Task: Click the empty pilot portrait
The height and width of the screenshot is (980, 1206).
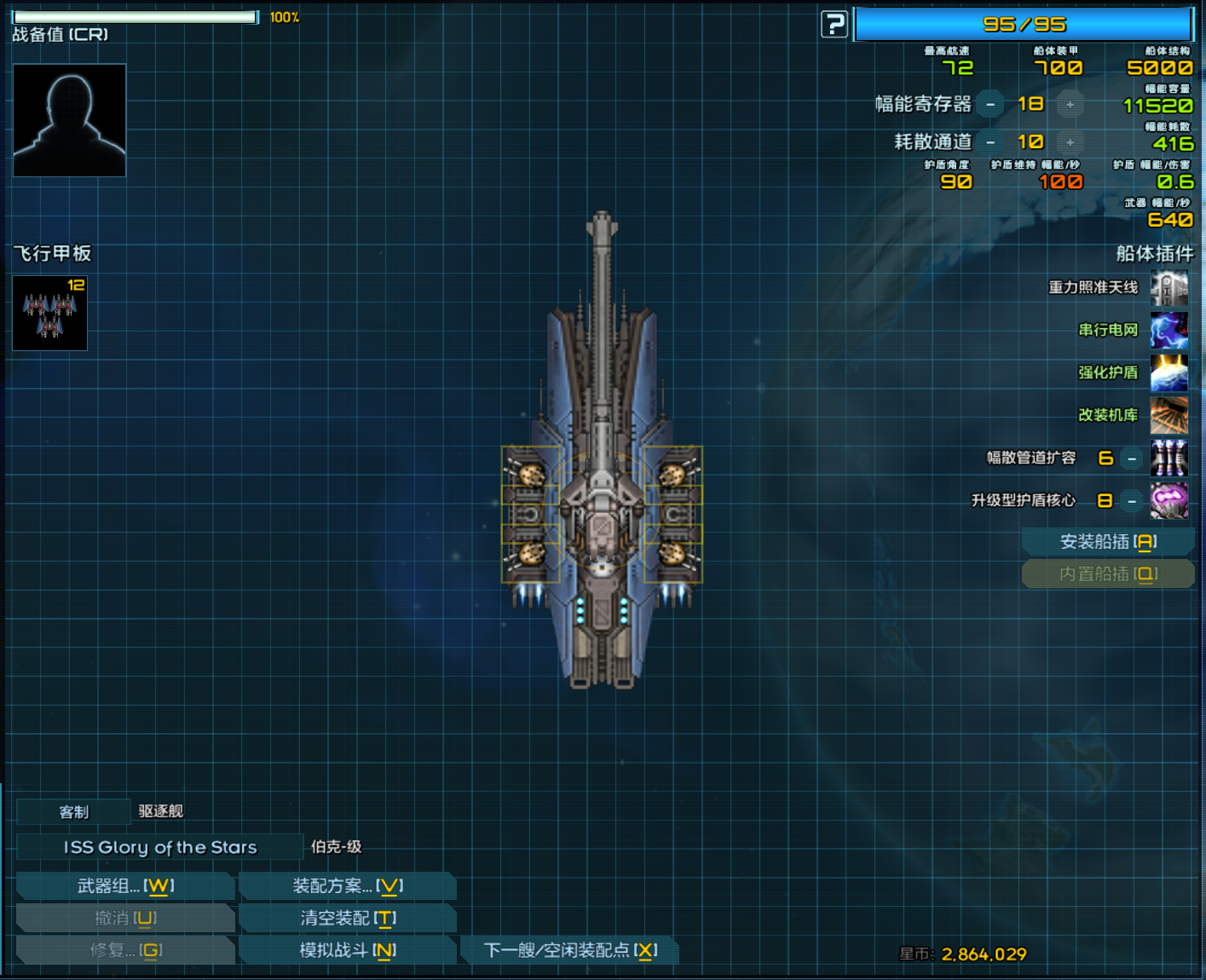Action: click(68, 119)
